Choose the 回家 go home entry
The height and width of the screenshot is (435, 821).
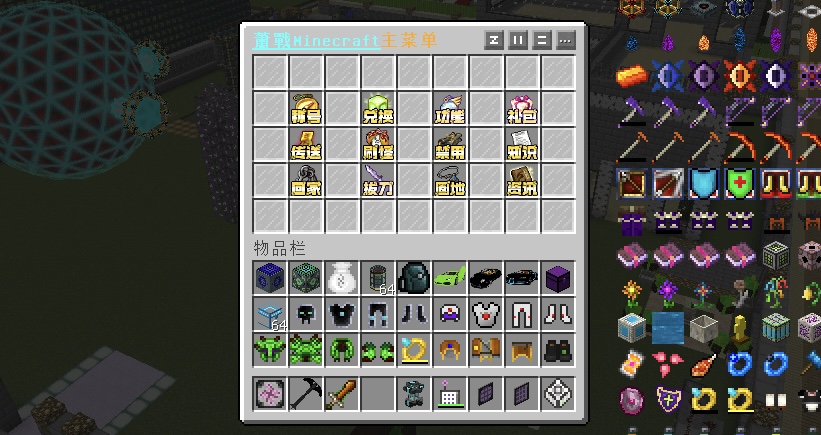click(x=305, y=181)
